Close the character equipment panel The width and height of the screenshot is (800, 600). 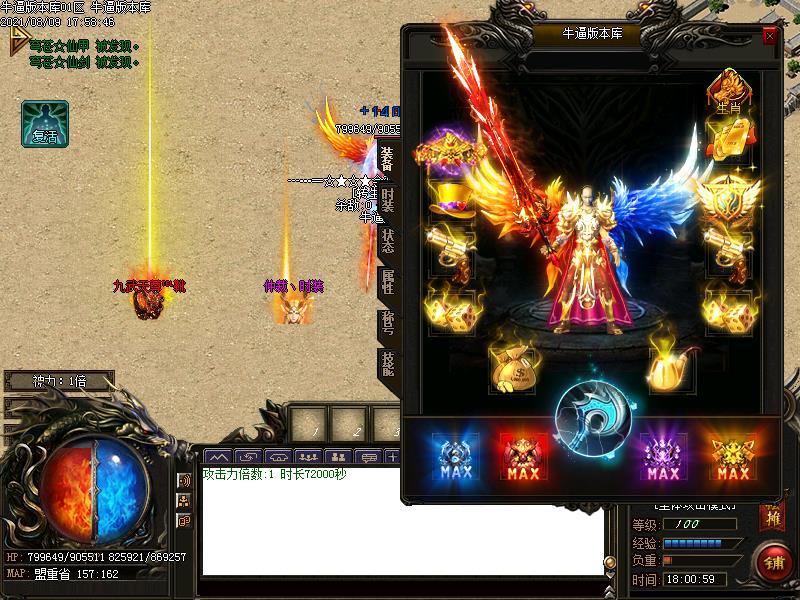click(x=769, y=36)
